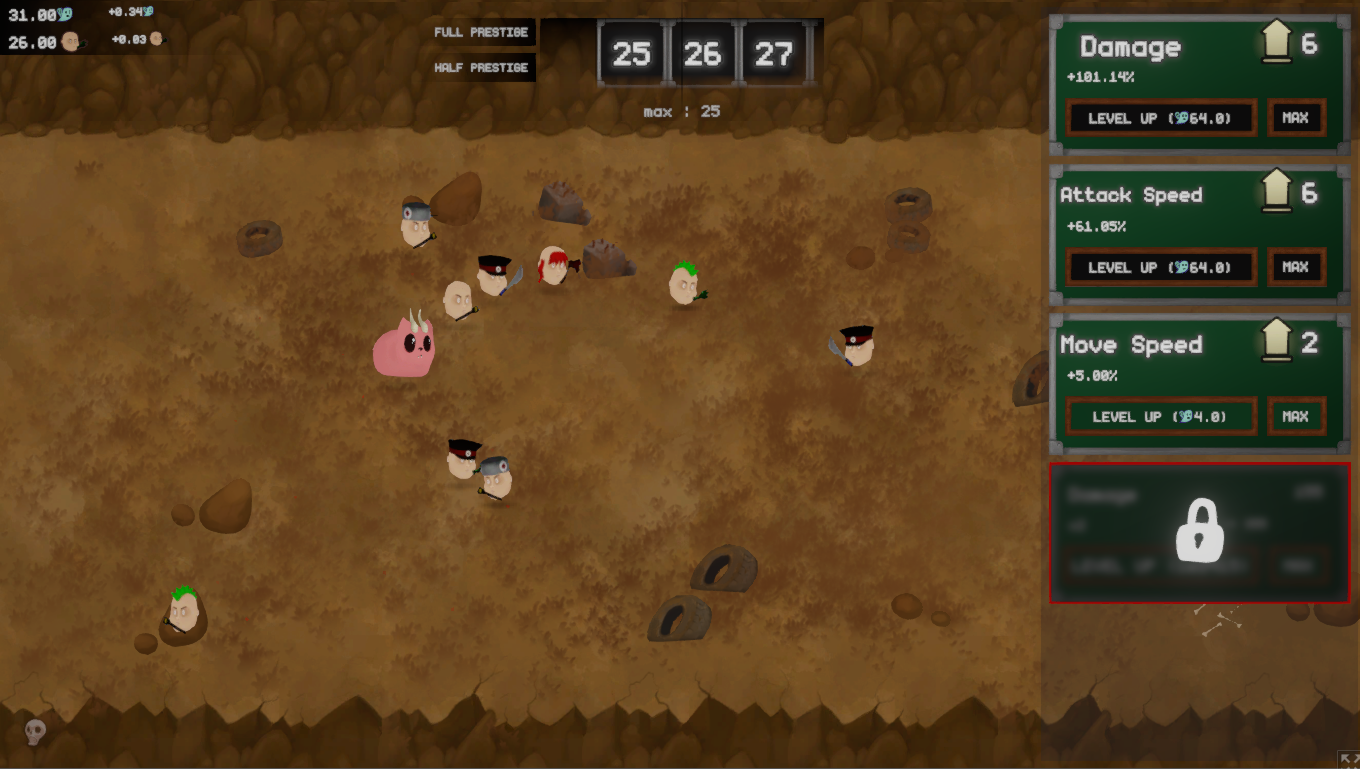Max out the Attack Speed upgrade
1360x769 pixels.
(1296, 267)
